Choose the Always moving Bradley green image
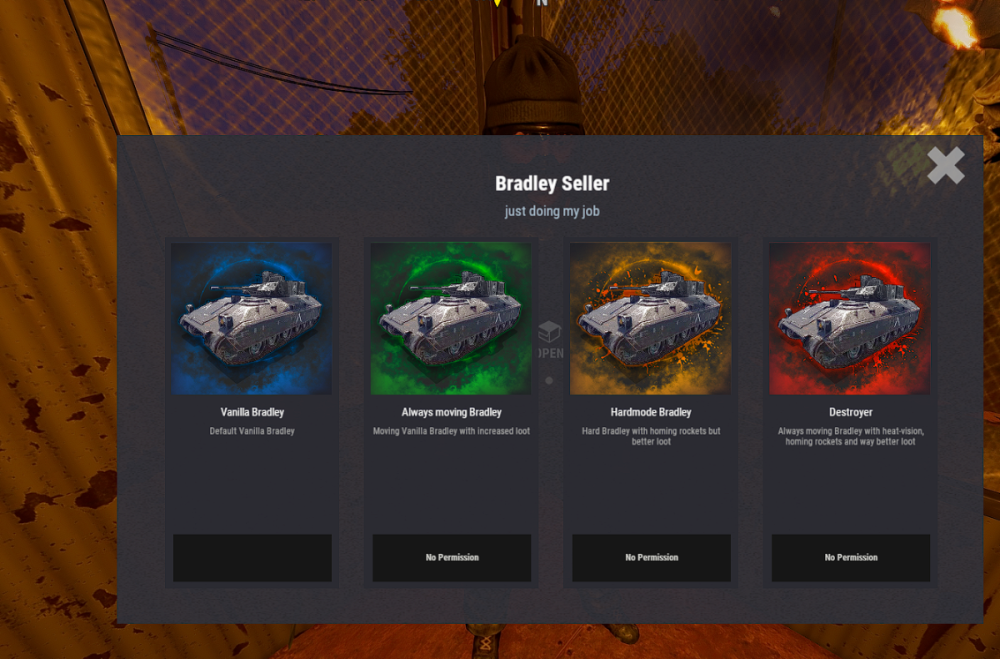 (451, 319)
